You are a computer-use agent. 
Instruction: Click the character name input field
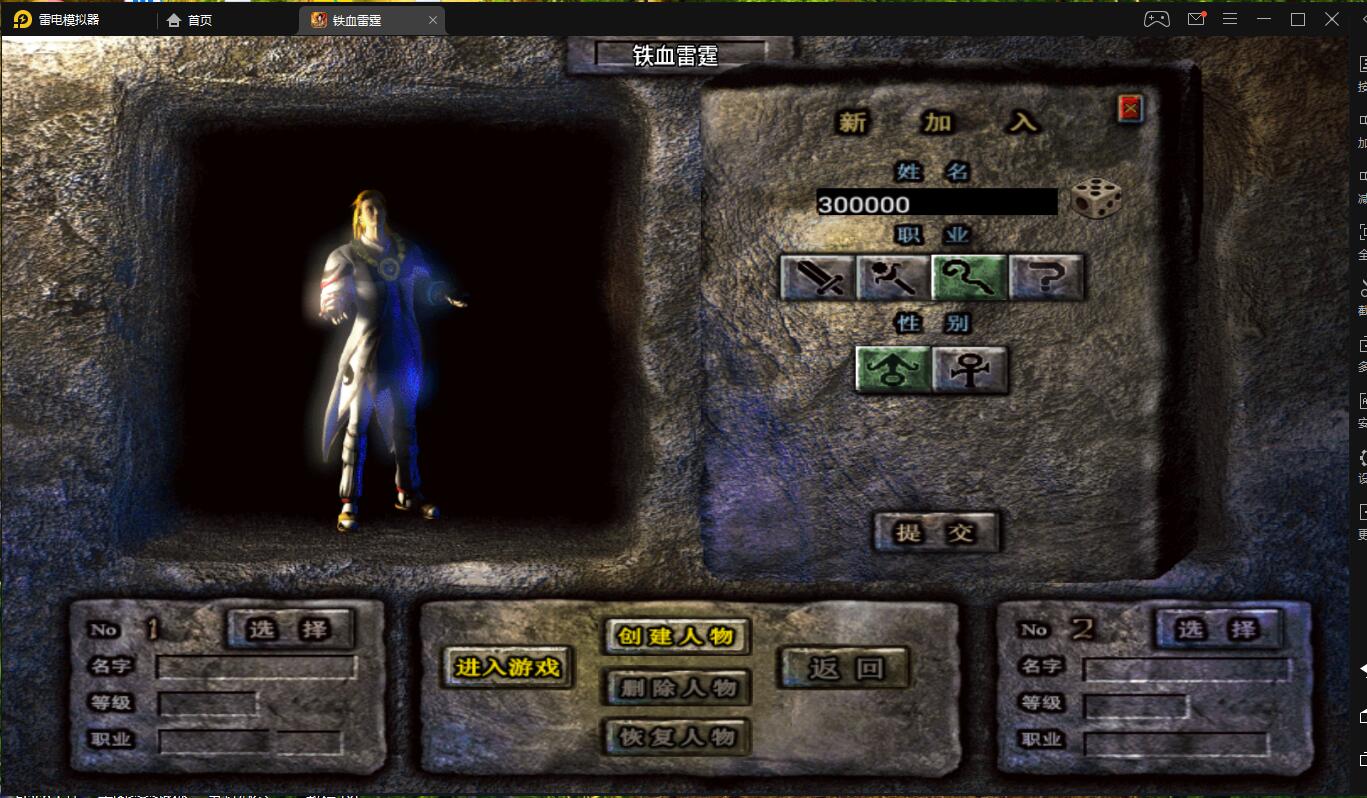click(x=936, y=203)
